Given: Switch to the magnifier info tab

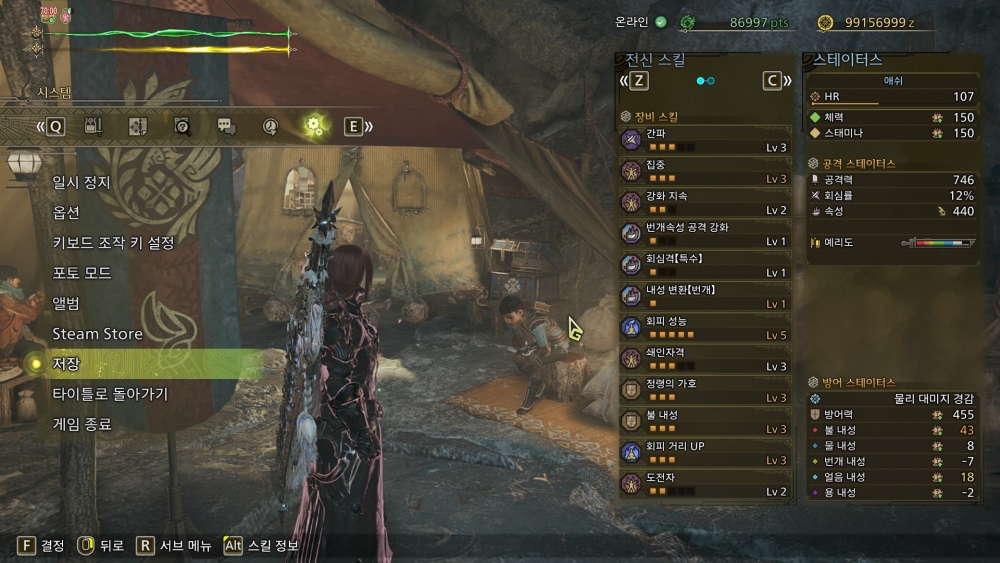Looking at the screenshot, I should coord(182,126).
